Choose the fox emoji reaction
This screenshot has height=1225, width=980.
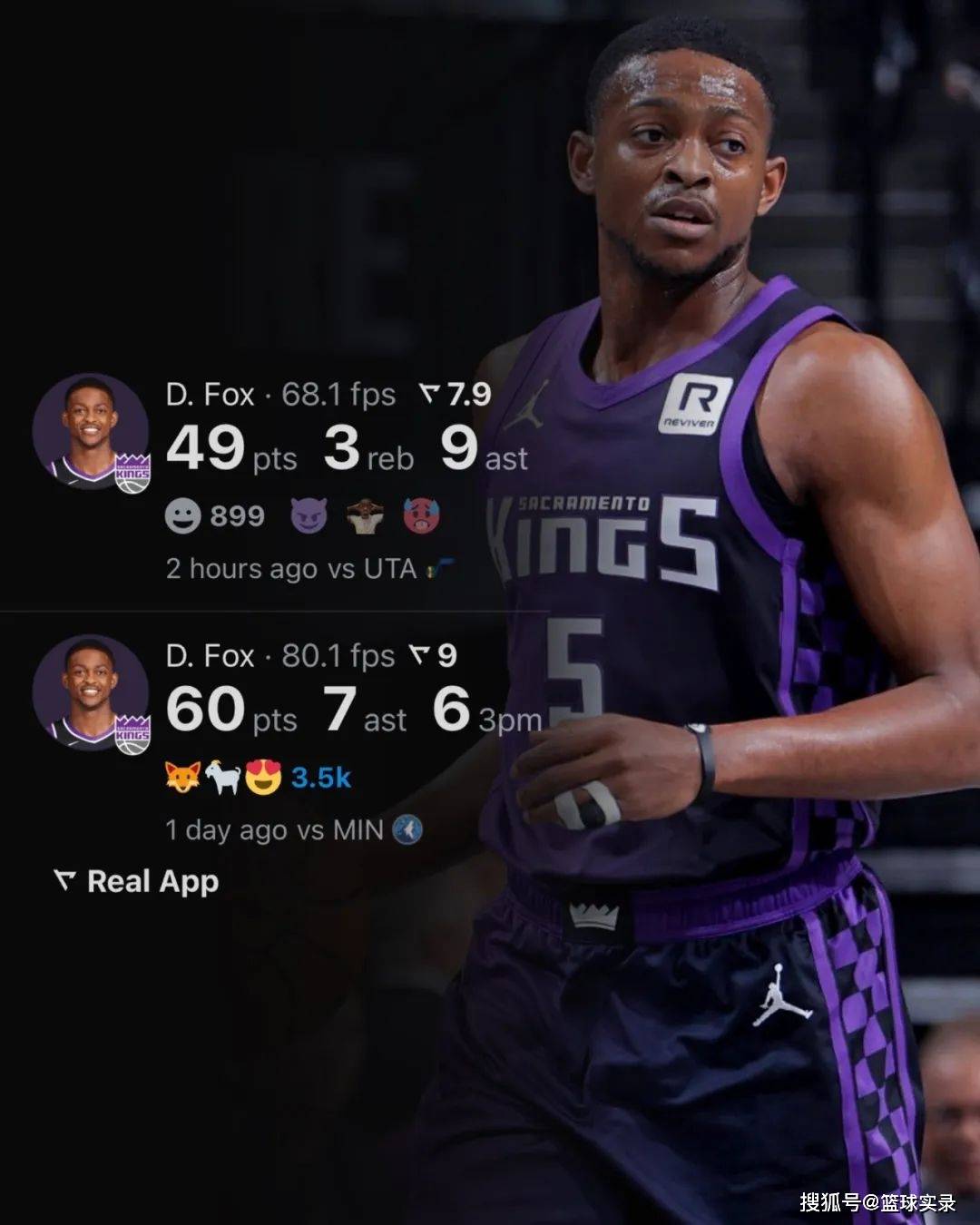(182, 778)
